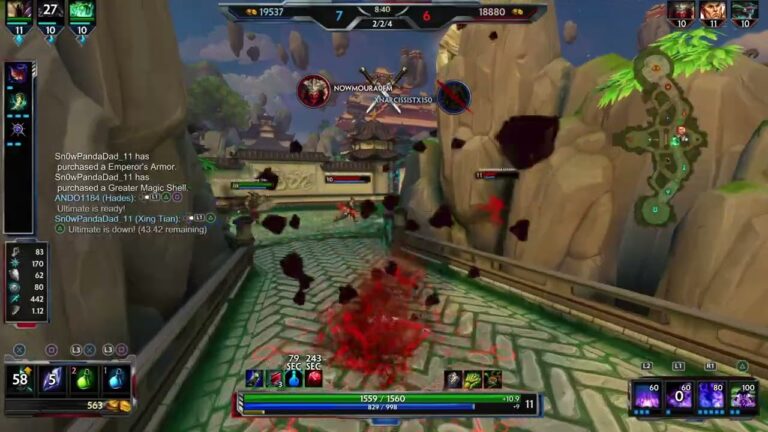Activate the purple crystal relic showing 5
This screenshot has height=432, width=768.
52,380
